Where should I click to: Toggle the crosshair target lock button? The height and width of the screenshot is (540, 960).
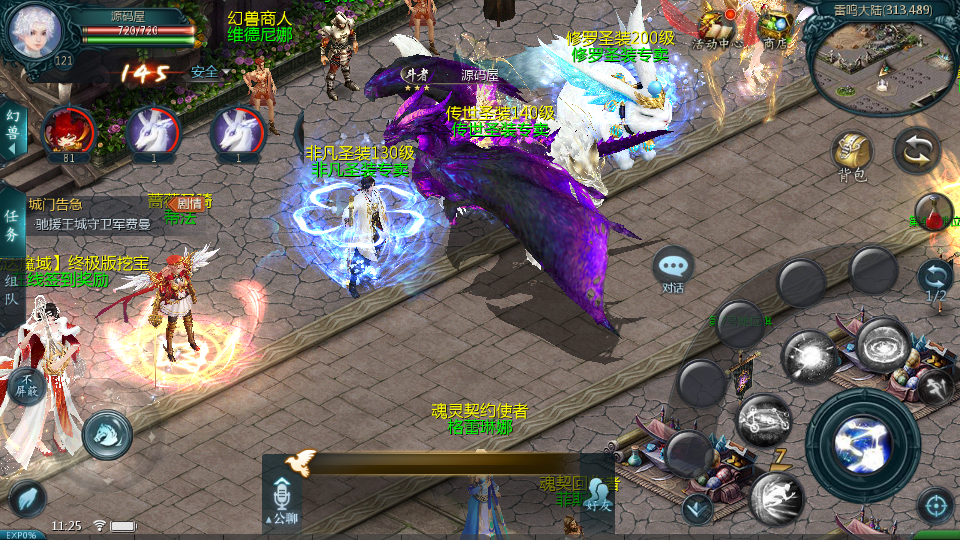(935, 505)
